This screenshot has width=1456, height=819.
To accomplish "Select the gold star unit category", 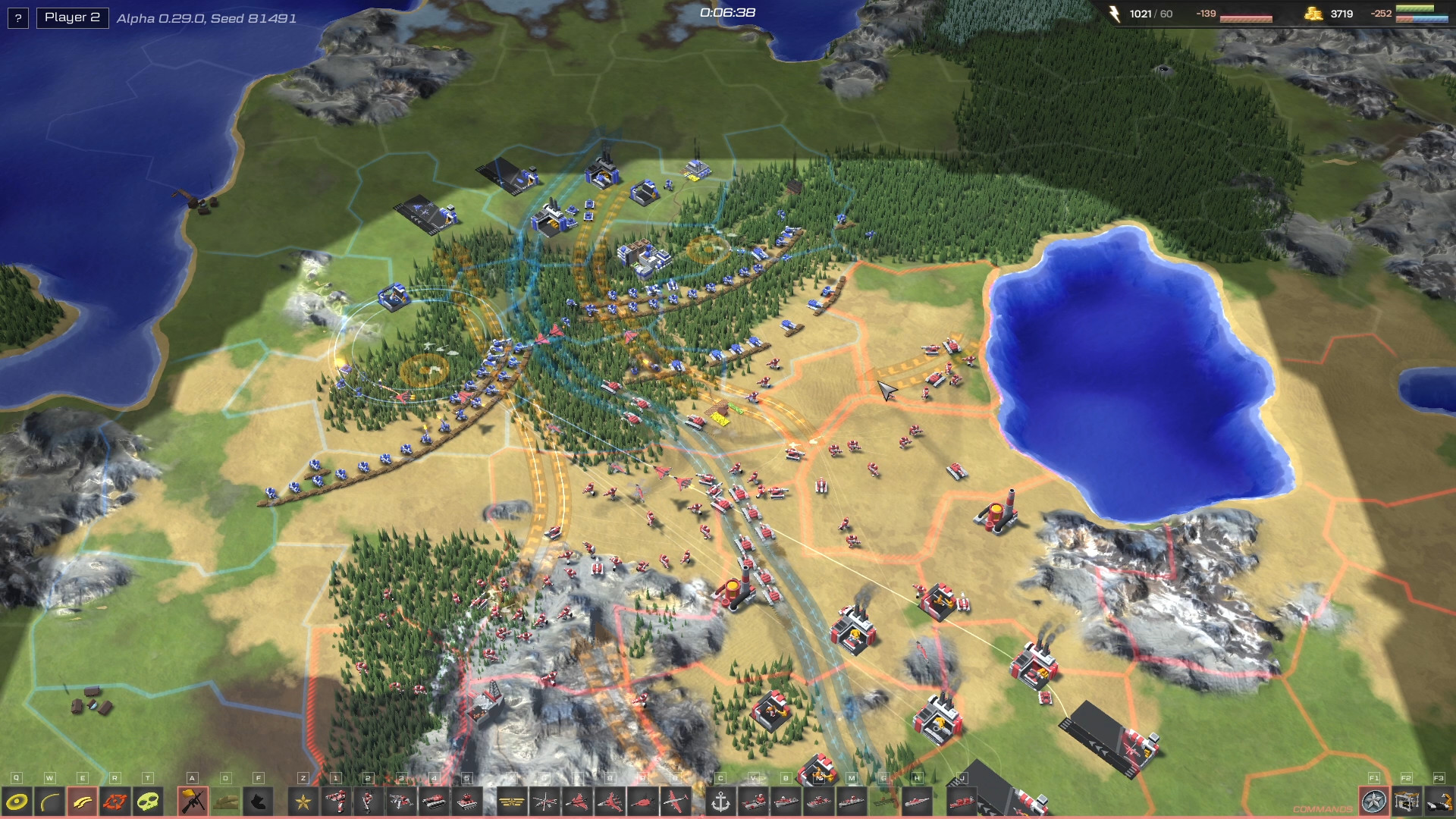I will tap(303, 801).
